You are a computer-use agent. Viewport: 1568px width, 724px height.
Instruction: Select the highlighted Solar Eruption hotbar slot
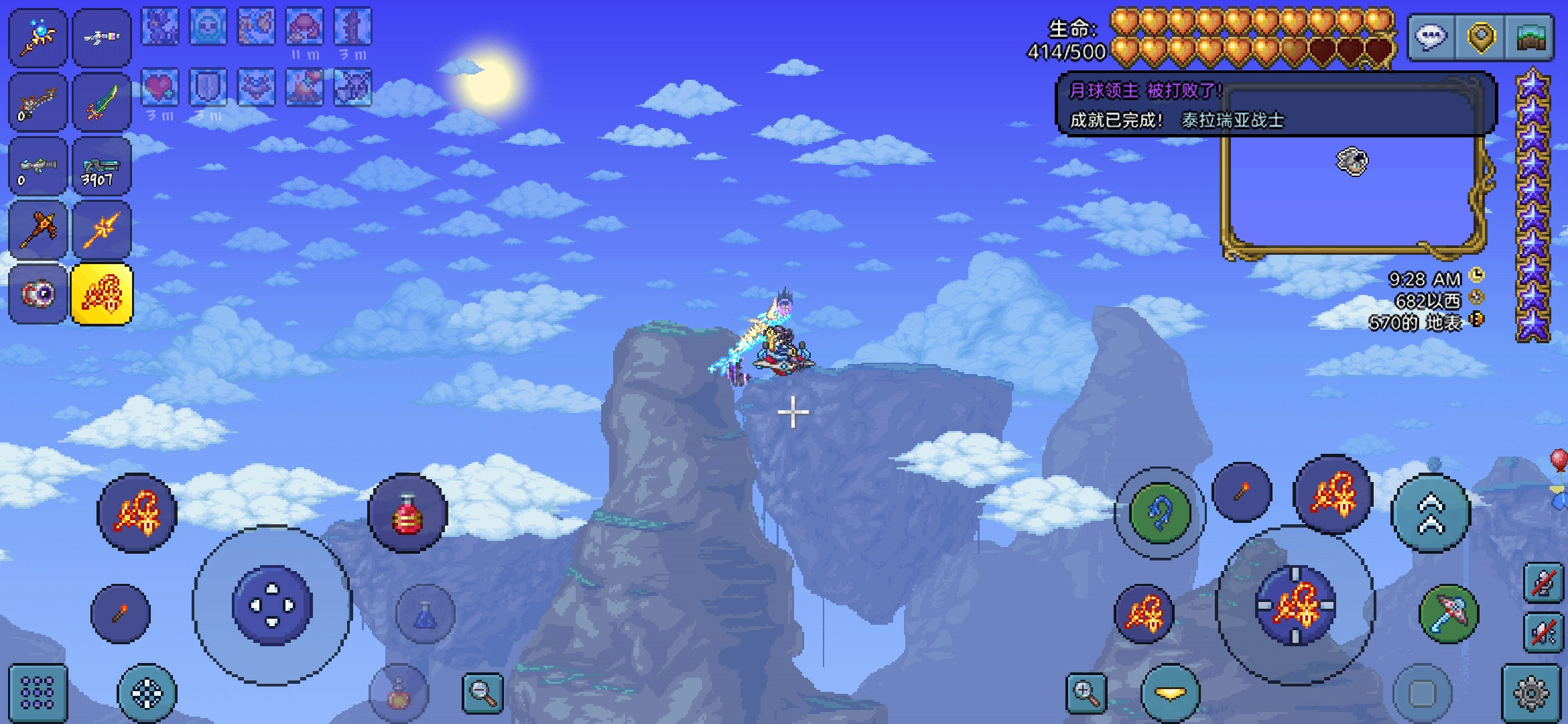tap(102, 294)
